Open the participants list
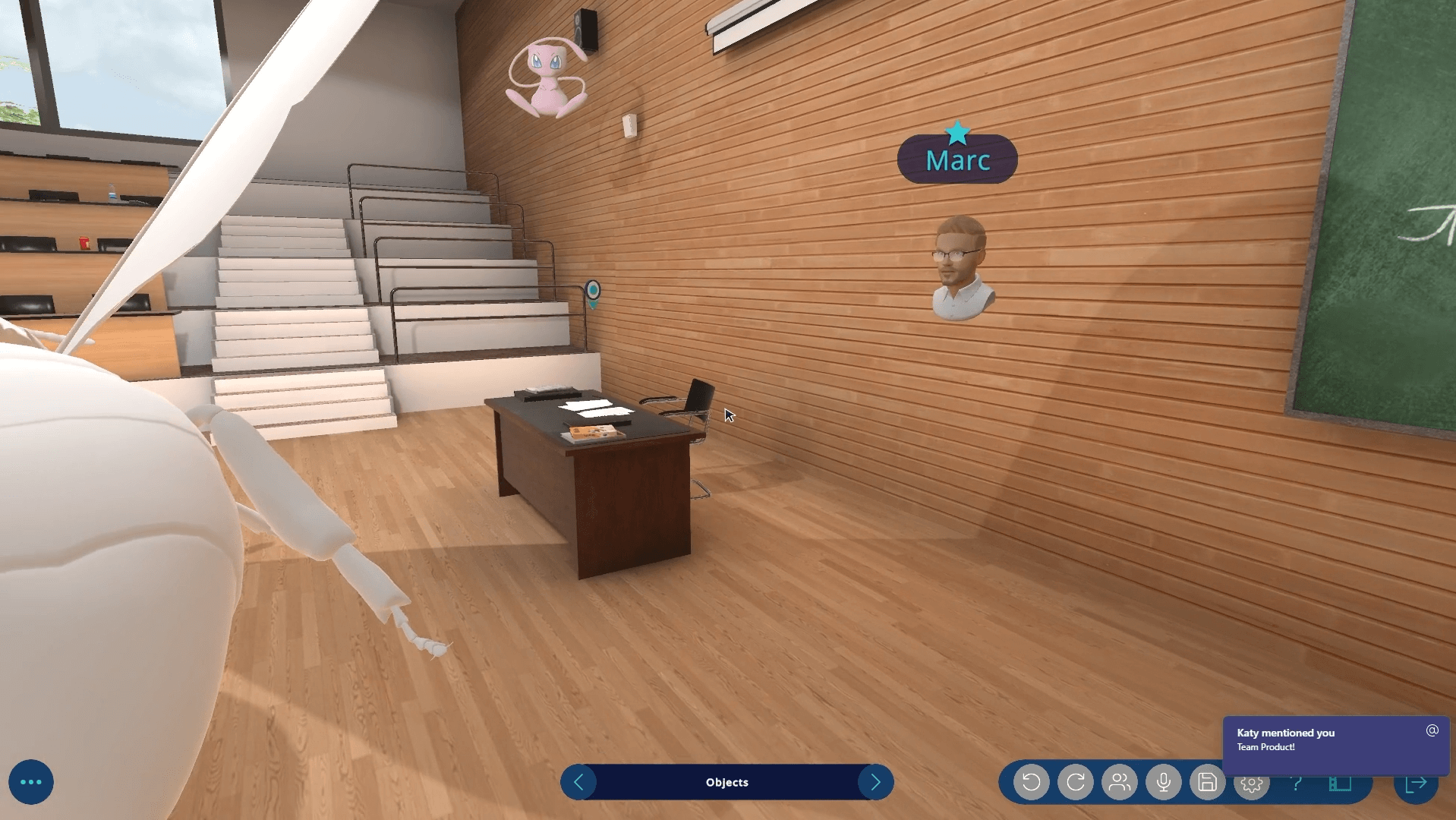Screen dimensions: 1456x820 coord(1119,782)
